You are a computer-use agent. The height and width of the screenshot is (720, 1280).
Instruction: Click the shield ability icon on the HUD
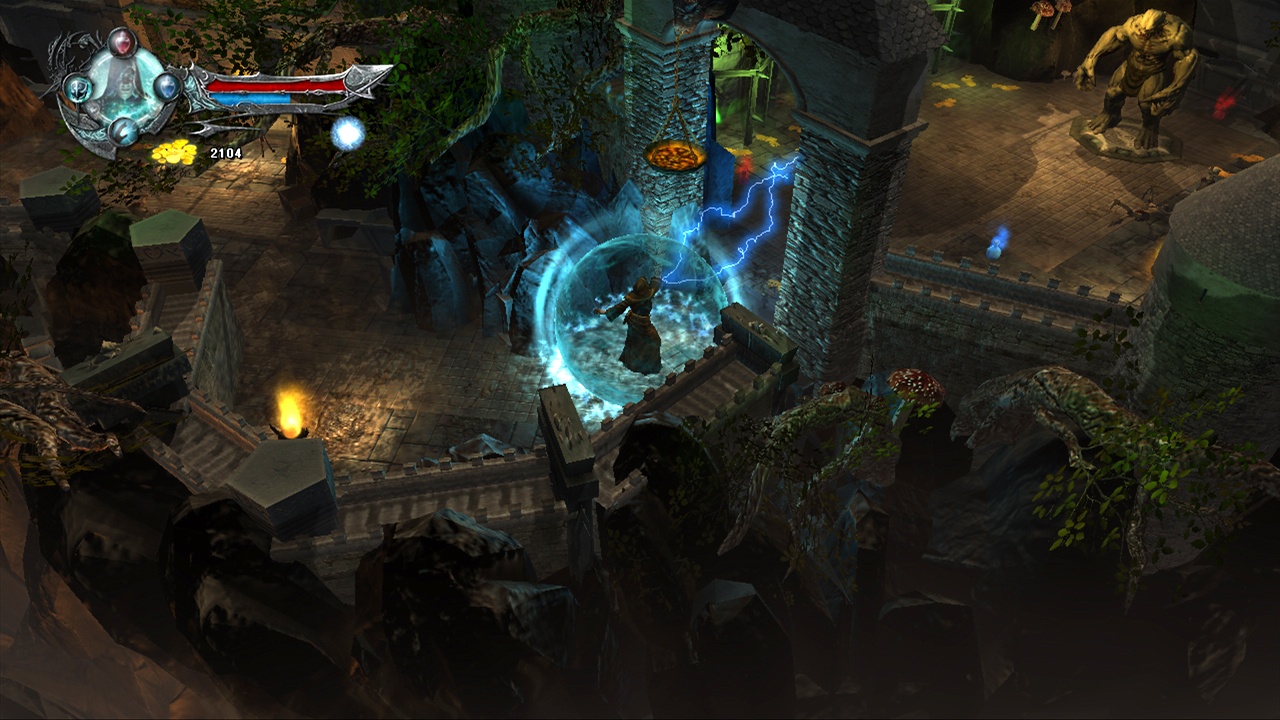79,89
